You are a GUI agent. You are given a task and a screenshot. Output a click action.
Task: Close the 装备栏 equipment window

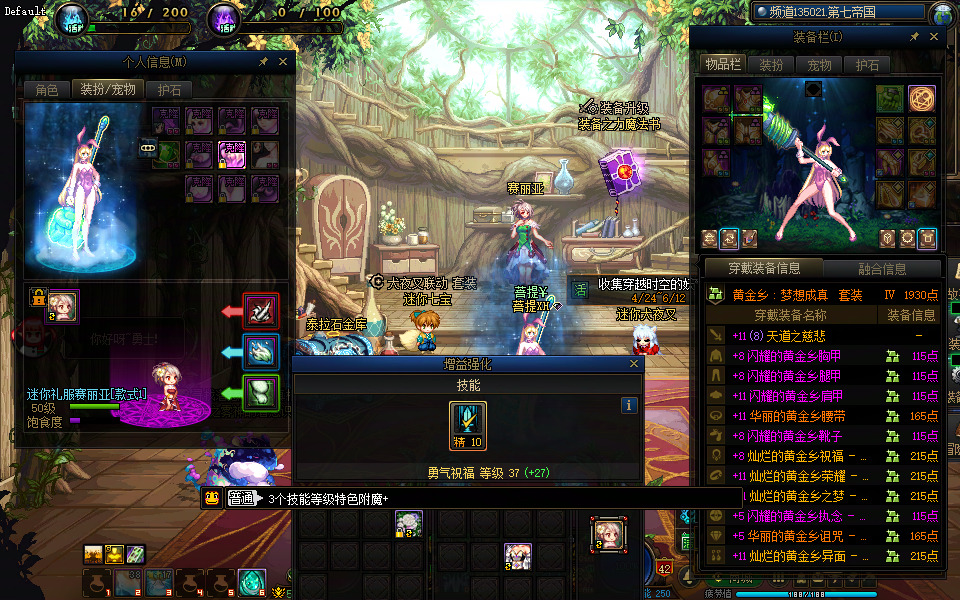(932, 37)
